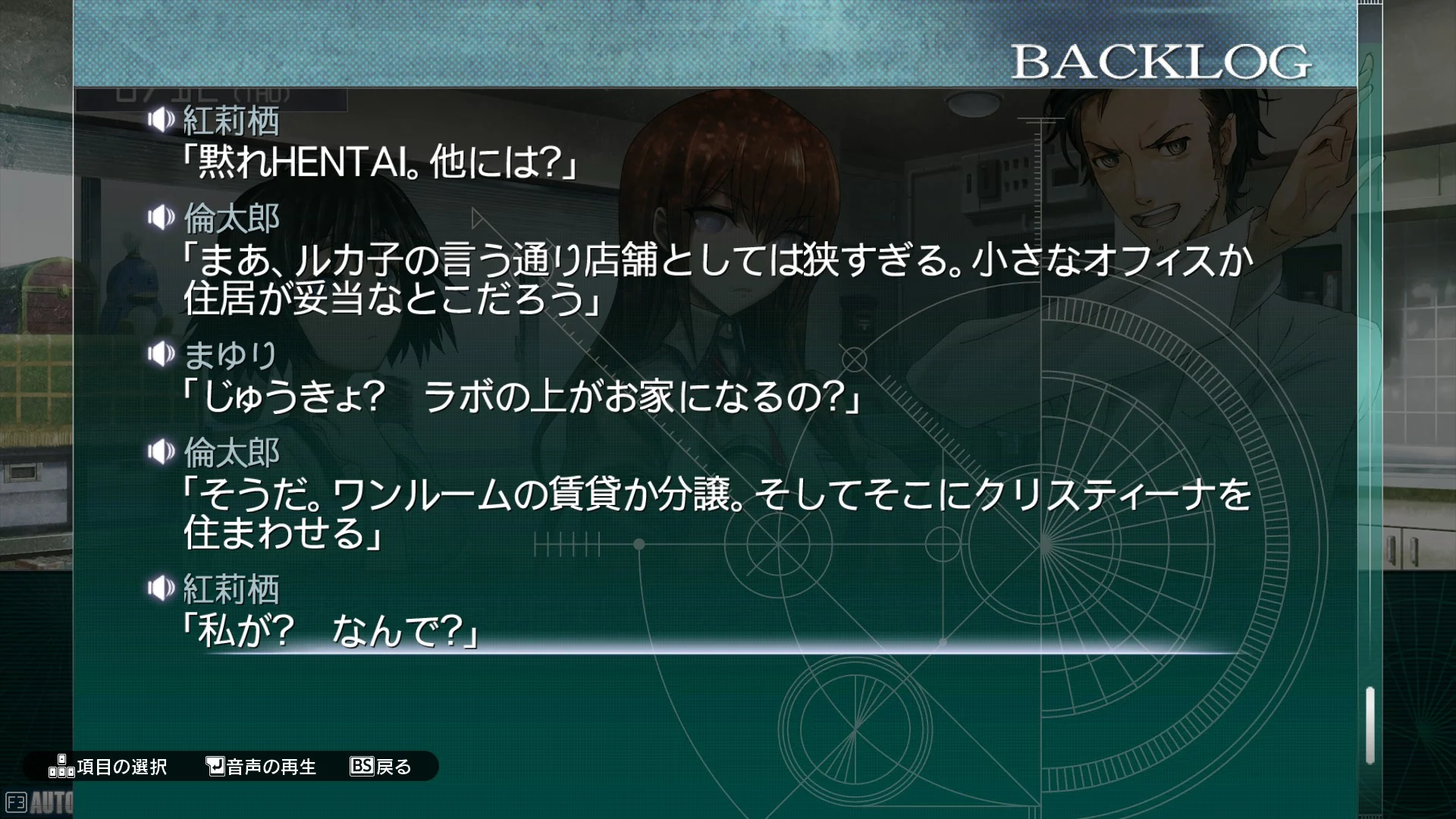Play voice for Rintaro's まあ、ルカ子 line
The image size is (1456, 819).
161,218
